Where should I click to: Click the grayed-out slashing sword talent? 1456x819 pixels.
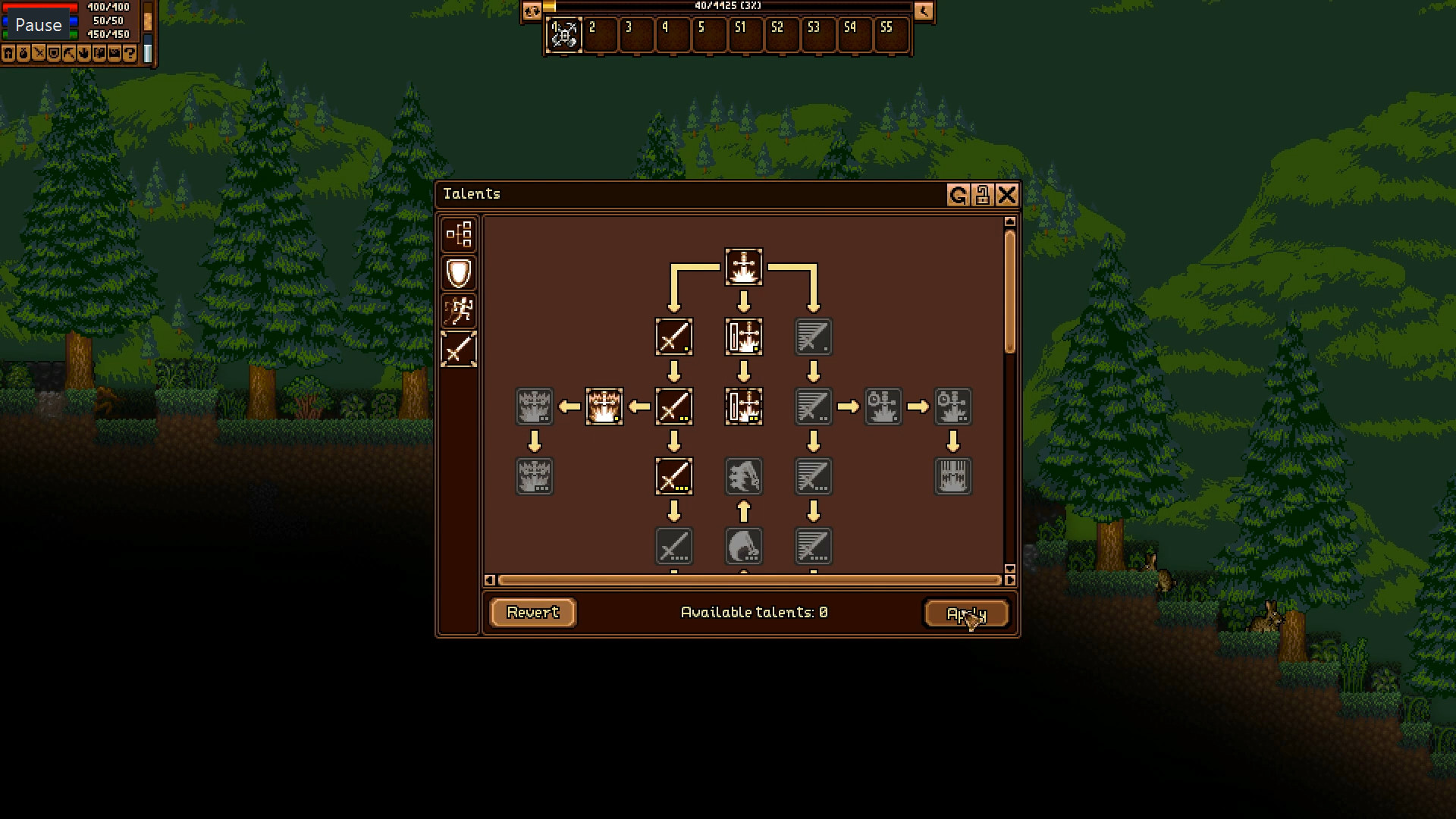813,337
